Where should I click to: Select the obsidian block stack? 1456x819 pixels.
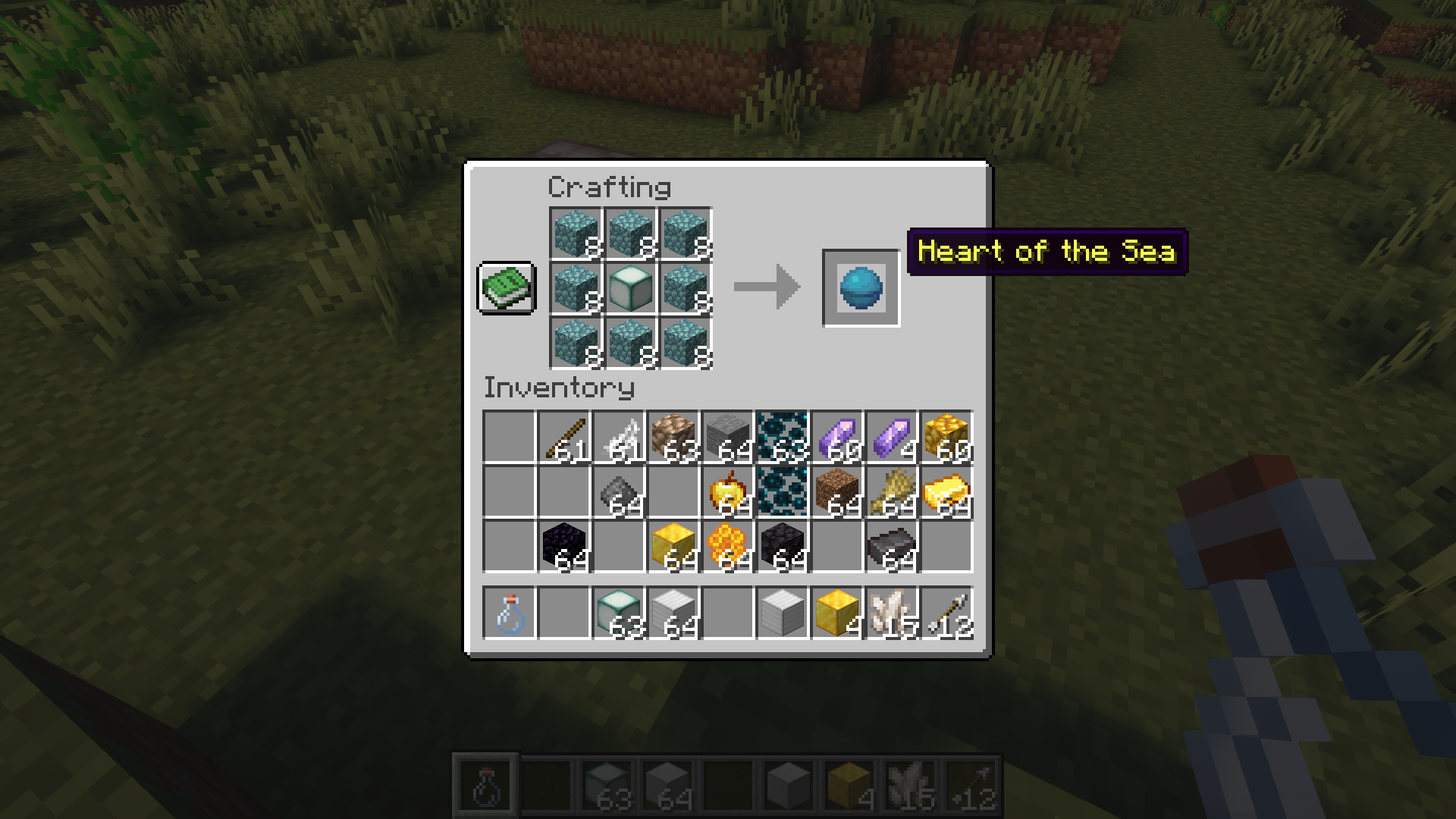point(564,547)
